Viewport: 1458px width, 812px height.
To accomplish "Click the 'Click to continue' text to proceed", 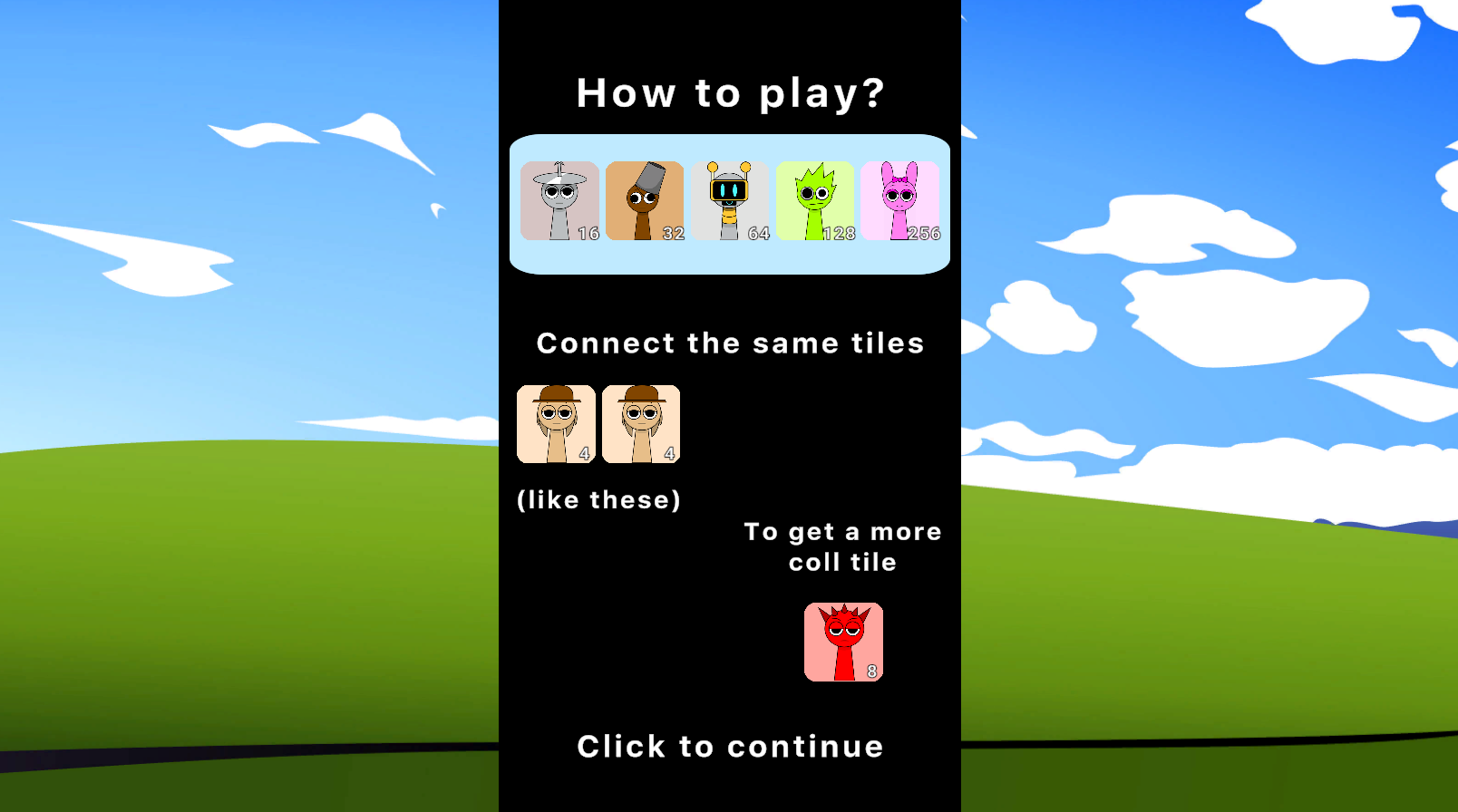I will click(x=730, y=746).
